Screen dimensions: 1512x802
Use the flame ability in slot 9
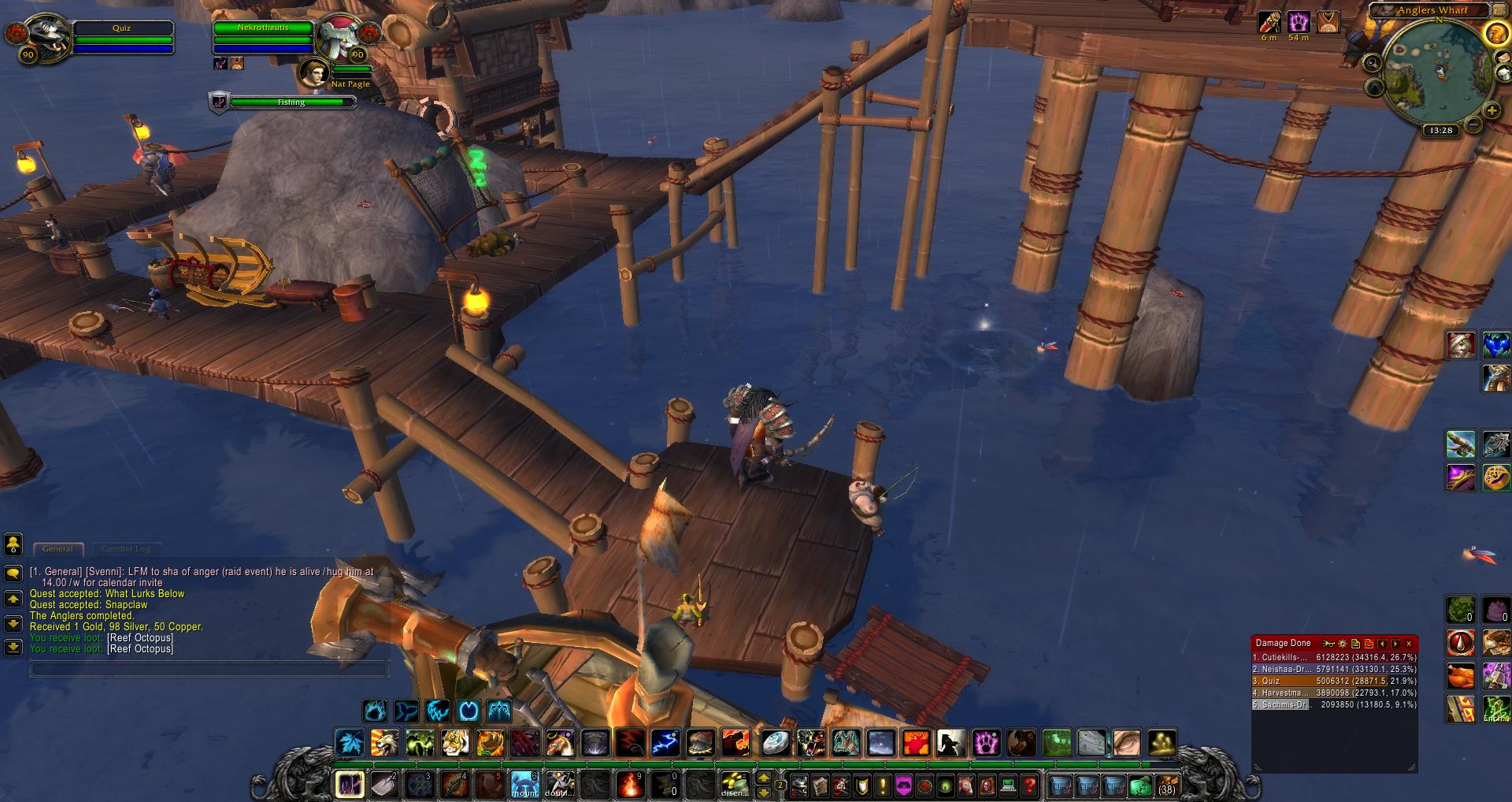tap(629, 785)
